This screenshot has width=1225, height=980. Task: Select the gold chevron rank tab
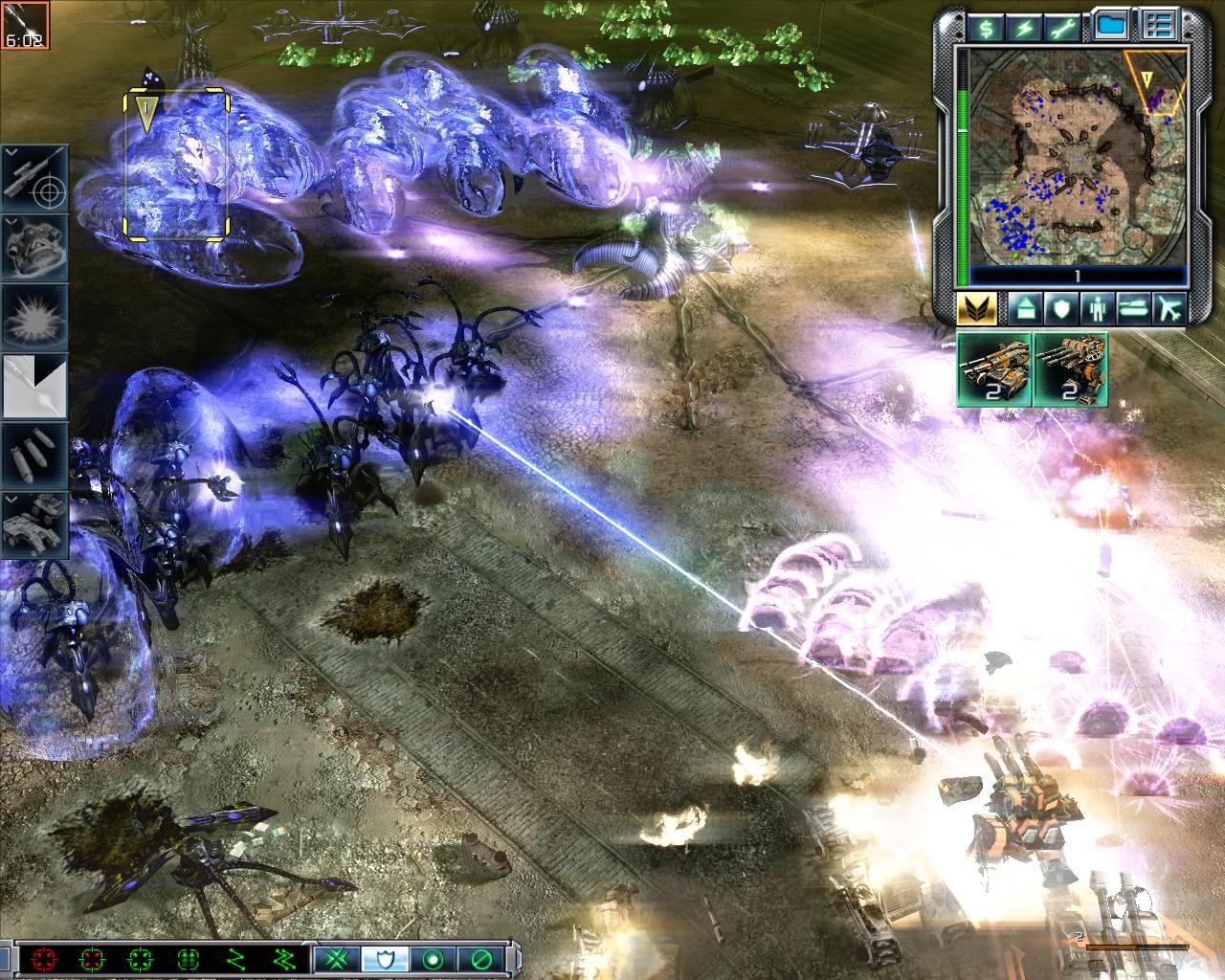(976, 308)
